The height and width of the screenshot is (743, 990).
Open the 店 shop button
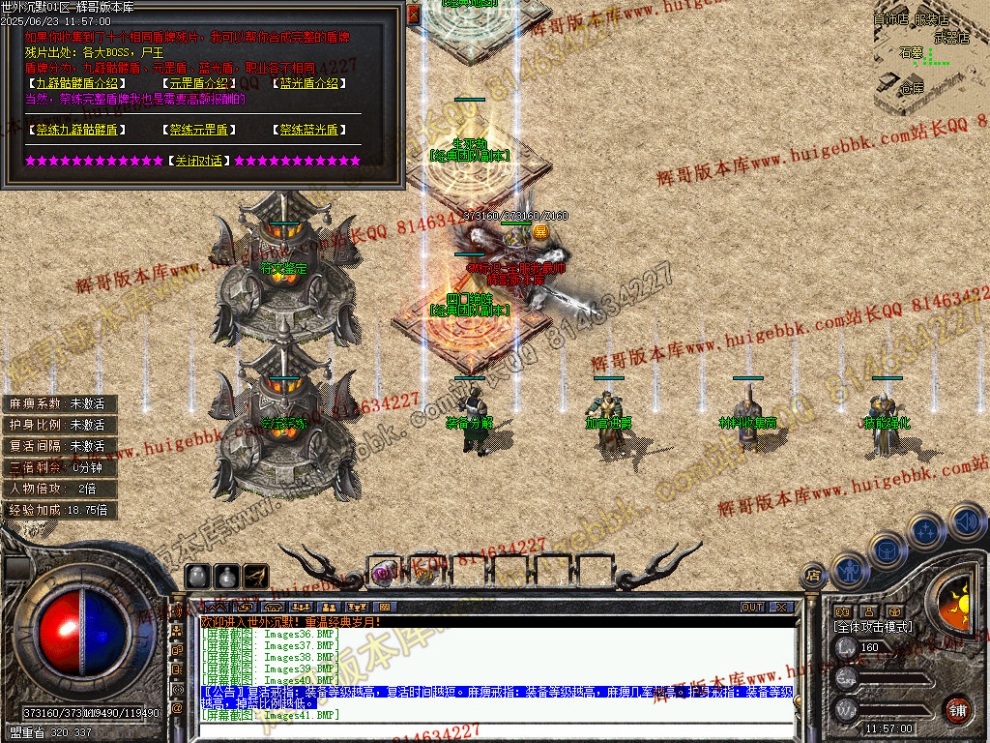tap(813, 573)
